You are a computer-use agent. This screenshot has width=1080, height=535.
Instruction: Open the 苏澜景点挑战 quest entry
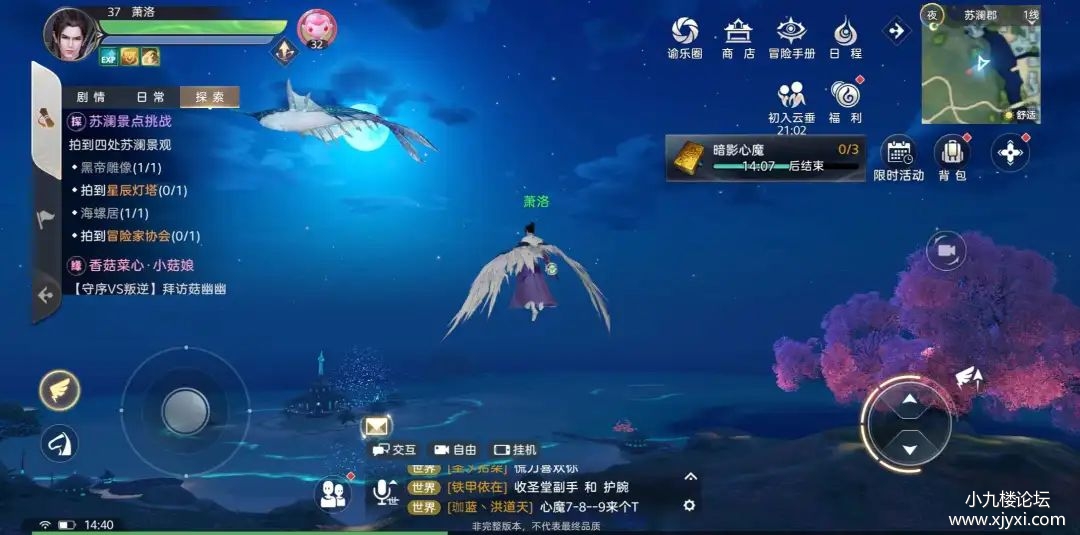(x=130, y=121)
